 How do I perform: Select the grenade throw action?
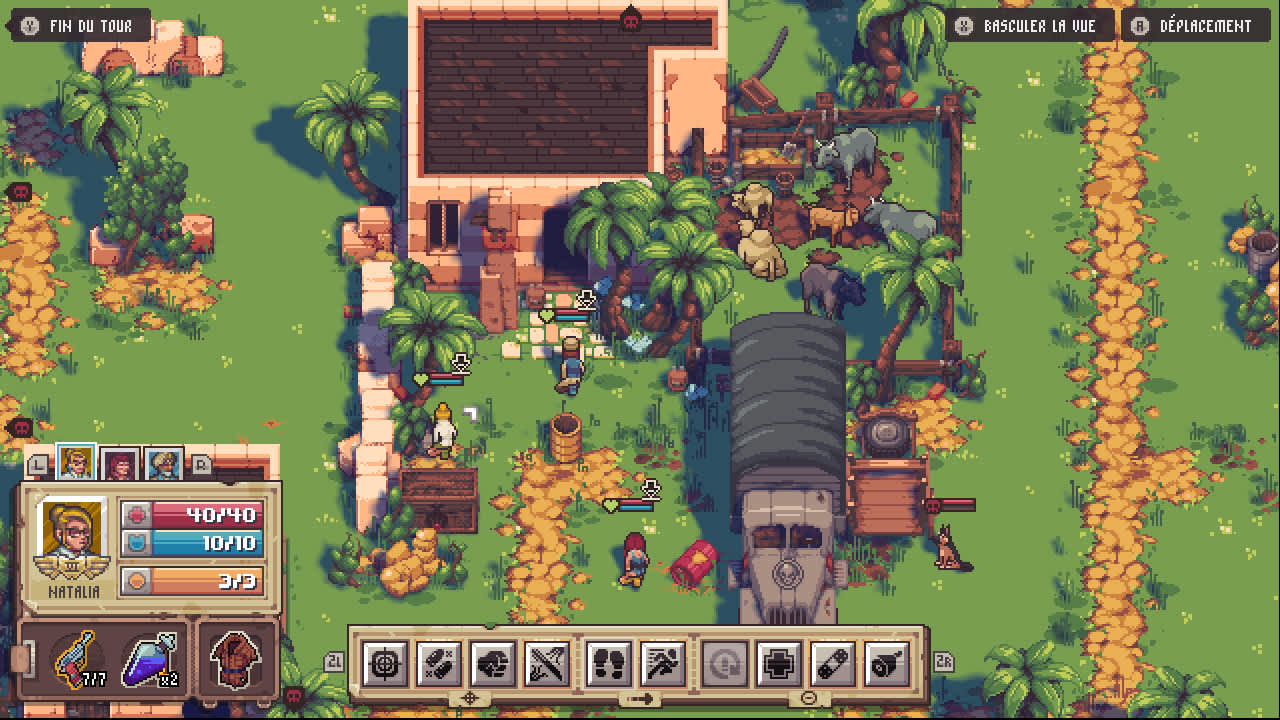[888, 663]
